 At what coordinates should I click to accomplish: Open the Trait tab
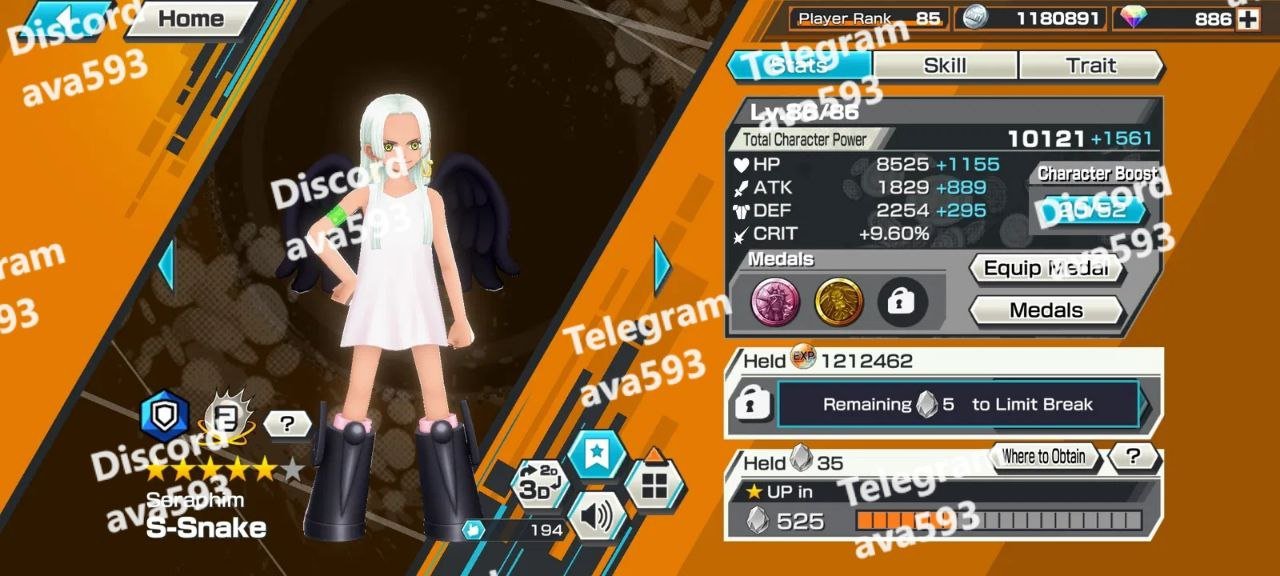click(1090, 65)
